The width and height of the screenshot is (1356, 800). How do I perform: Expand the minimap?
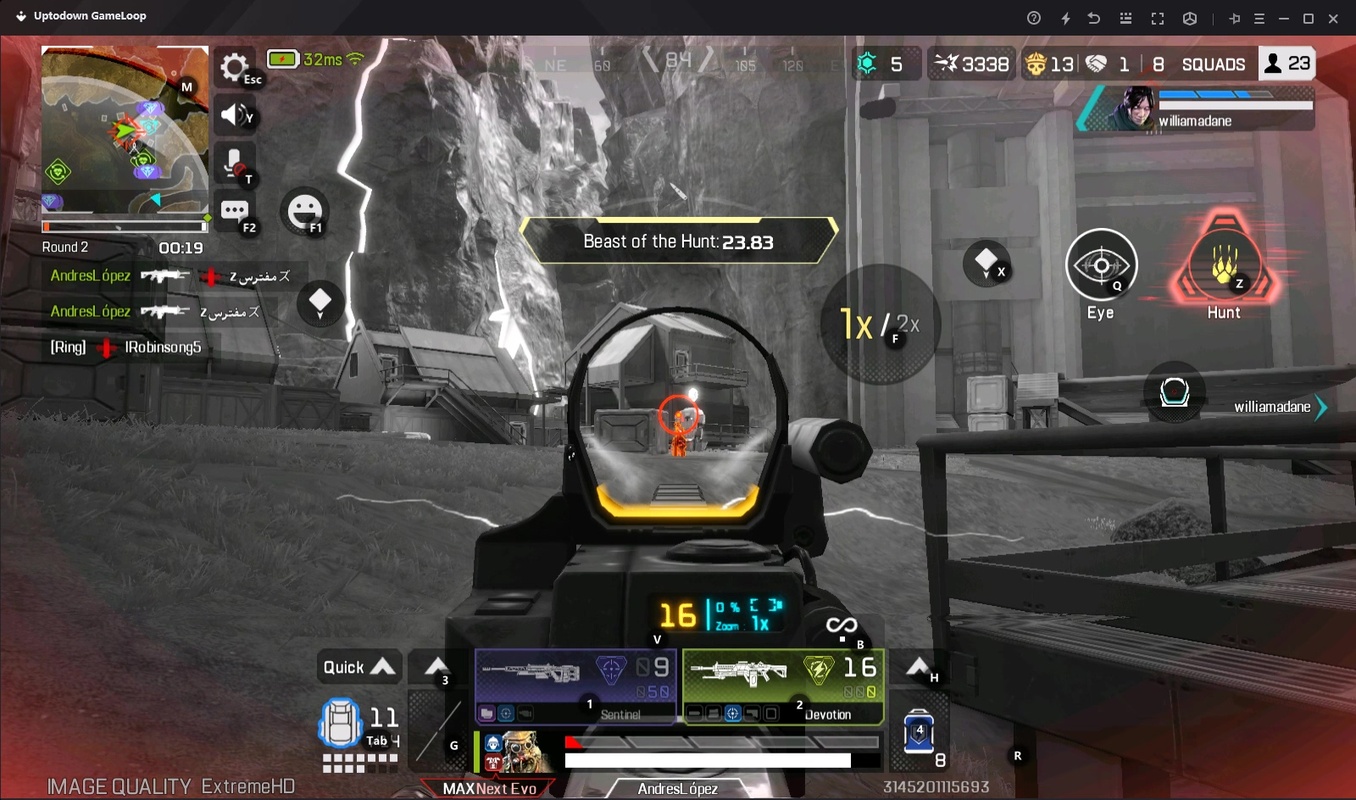pos(122,132)
